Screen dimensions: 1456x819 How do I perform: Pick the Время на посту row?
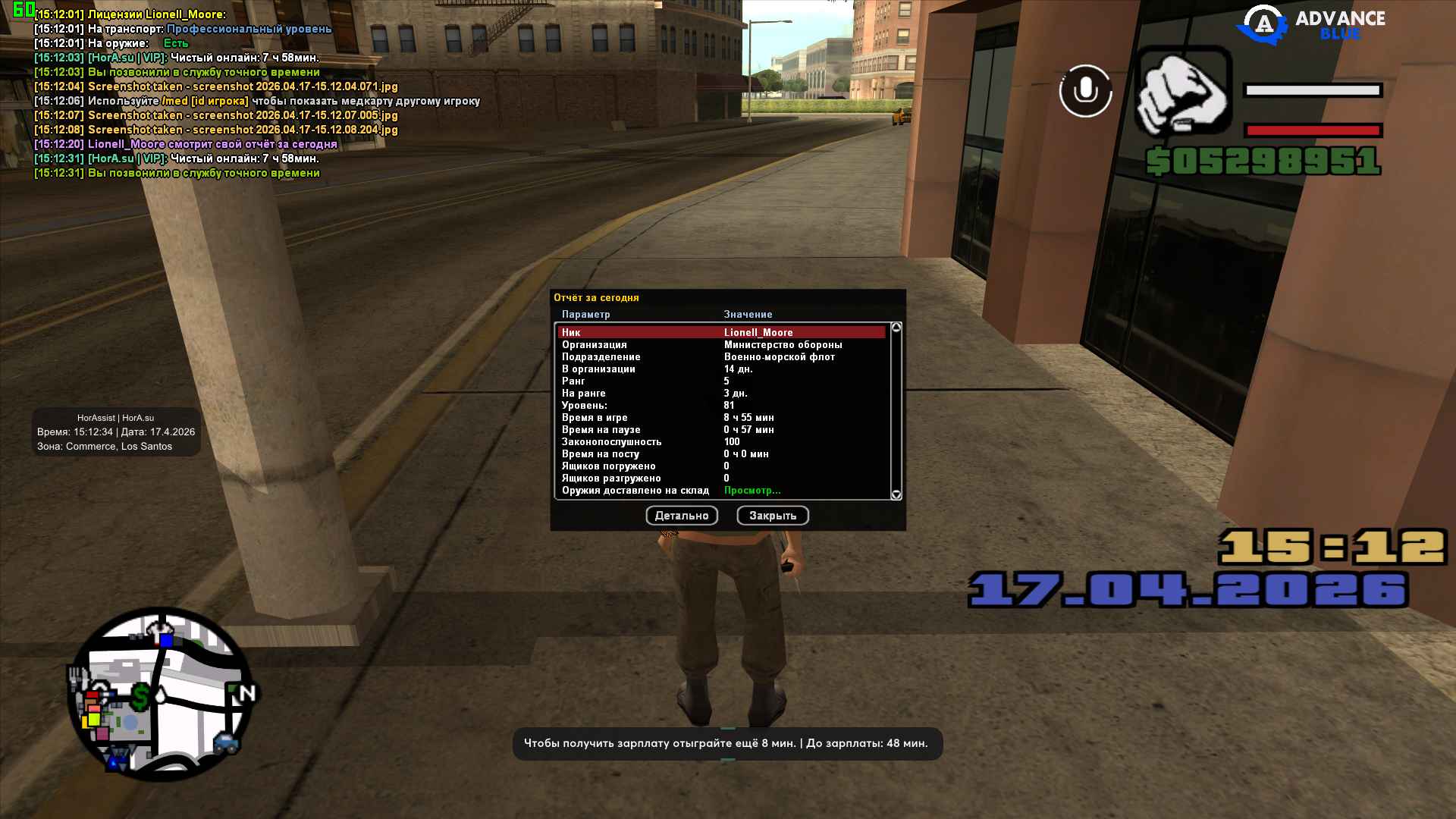[x=720, y=454]
